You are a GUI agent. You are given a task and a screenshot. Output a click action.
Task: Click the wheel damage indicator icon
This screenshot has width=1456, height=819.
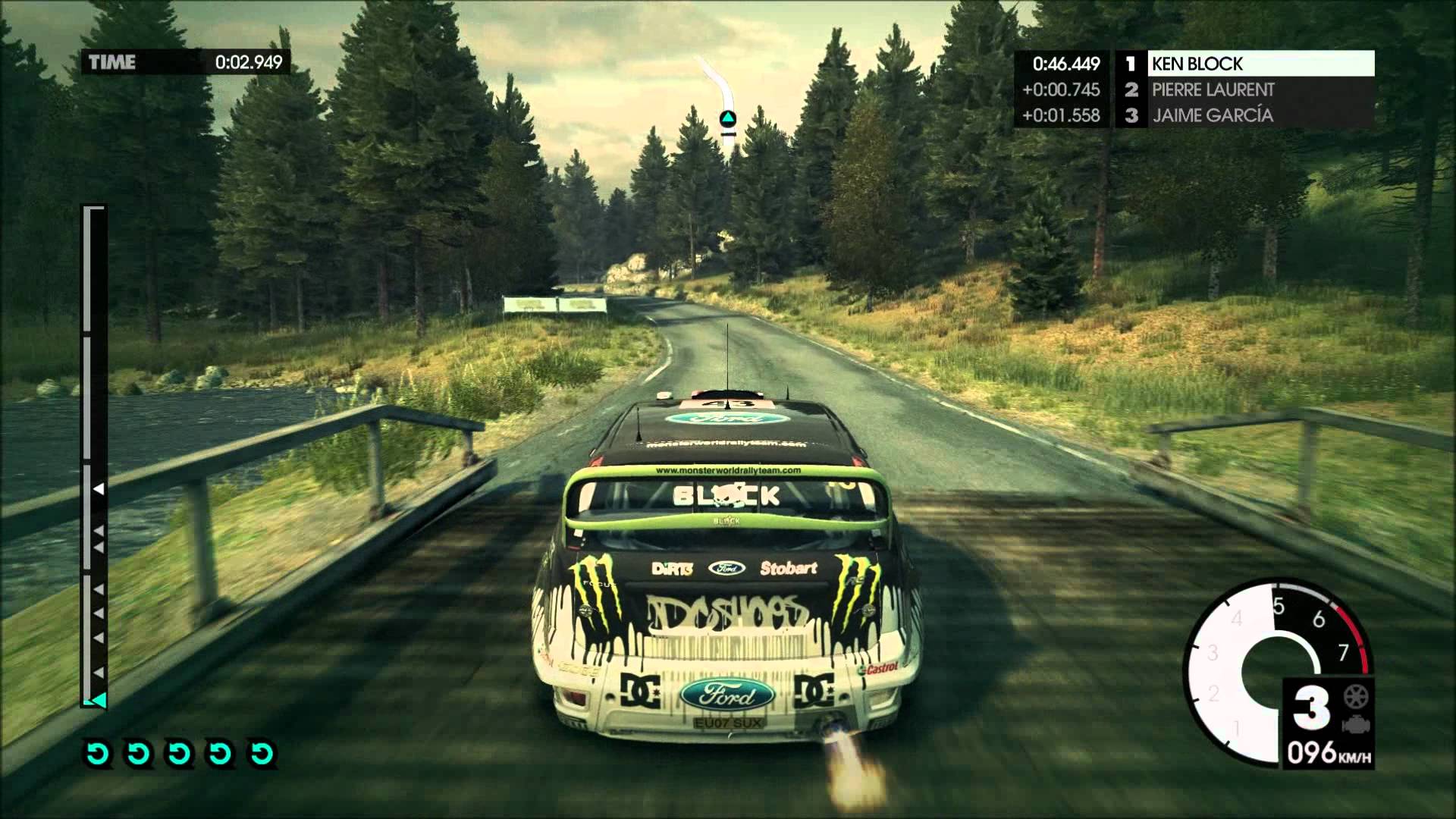click(x=1352, y=696)
